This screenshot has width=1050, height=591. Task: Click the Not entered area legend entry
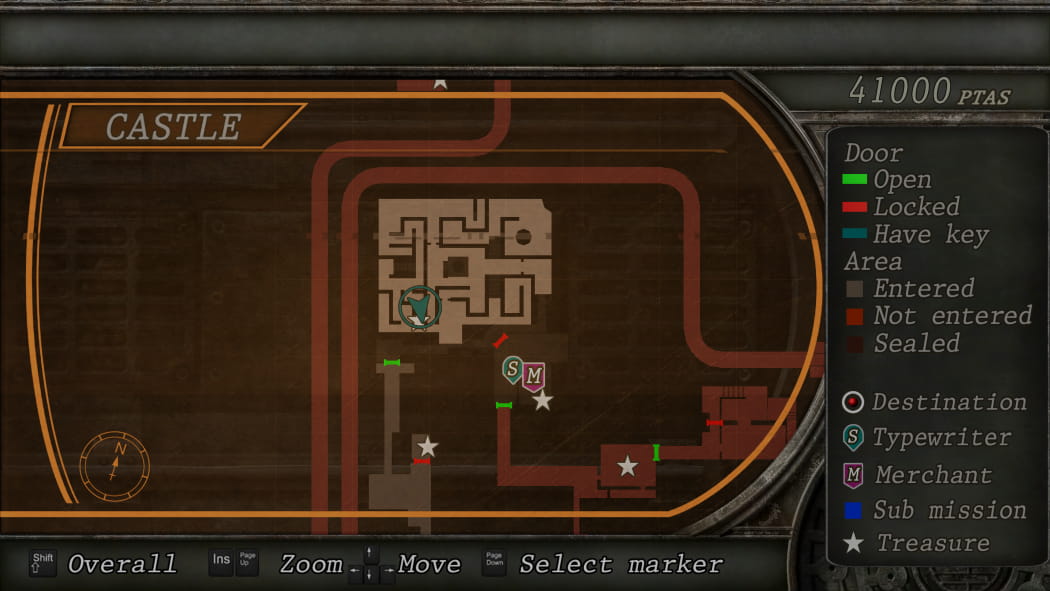click(937, 316)
